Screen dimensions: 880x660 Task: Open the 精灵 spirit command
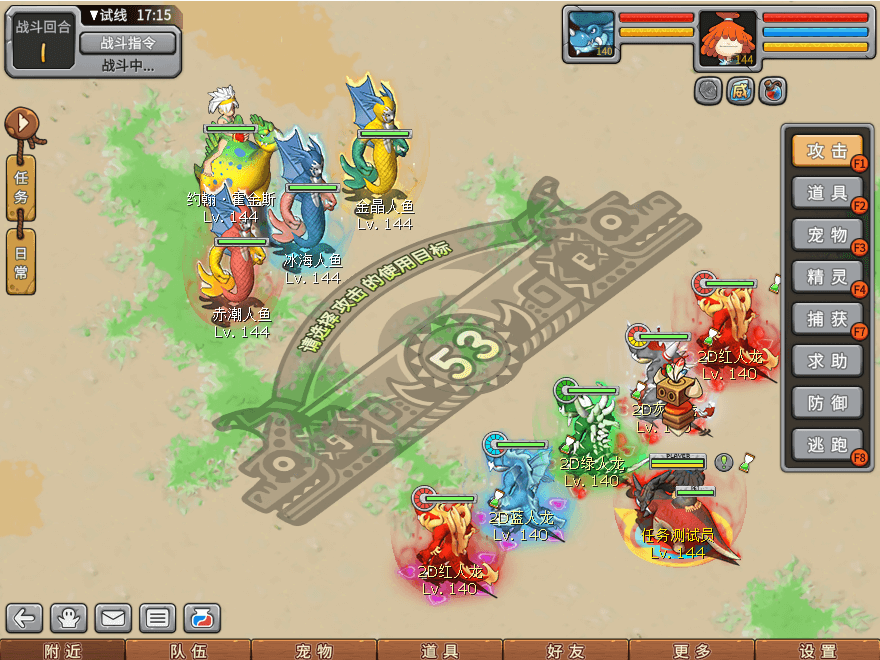point(827,277)
